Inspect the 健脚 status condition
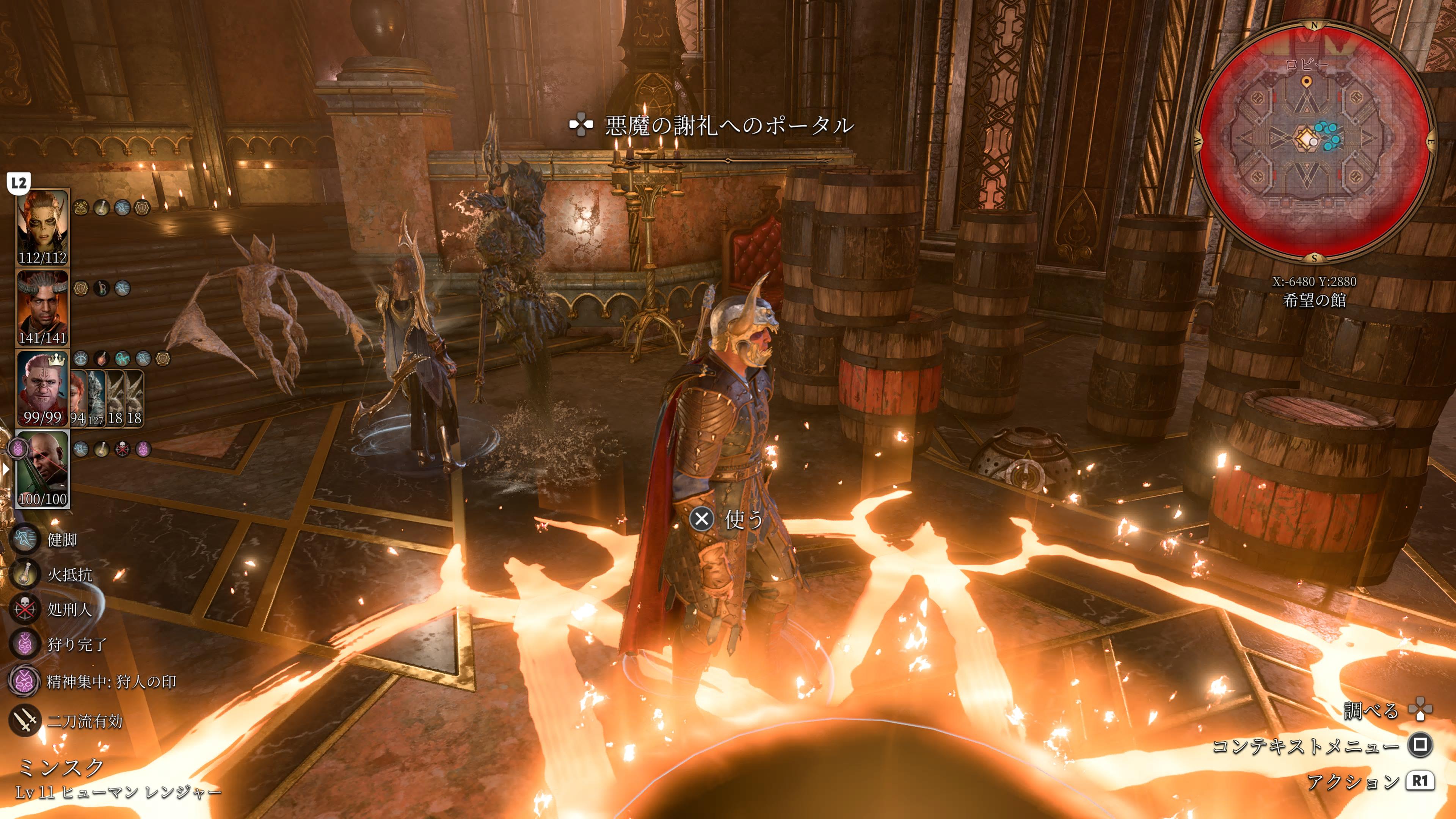The image size is (1456, 819). click(x=25, y=539)
